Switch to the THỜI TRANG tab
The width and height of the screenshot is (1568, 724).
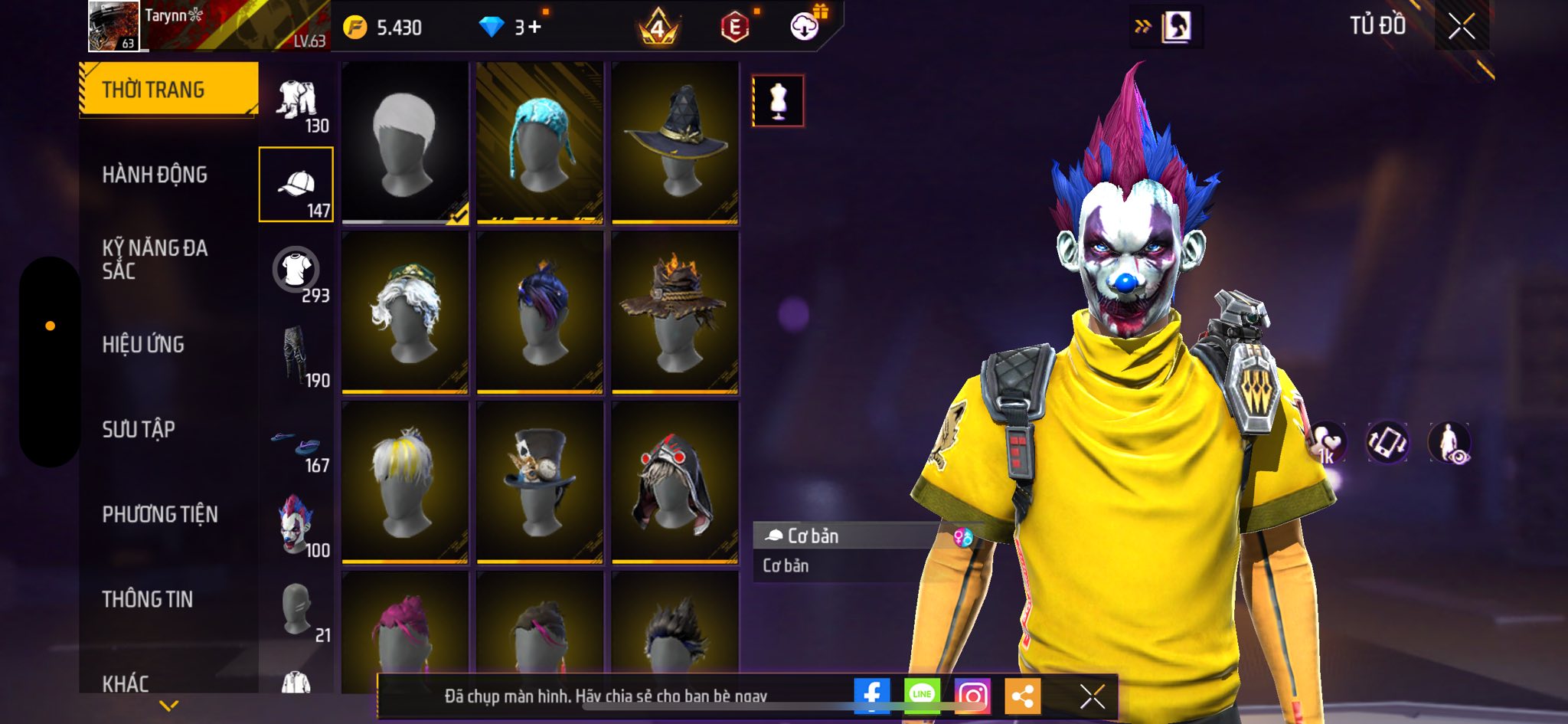[168, 90]
